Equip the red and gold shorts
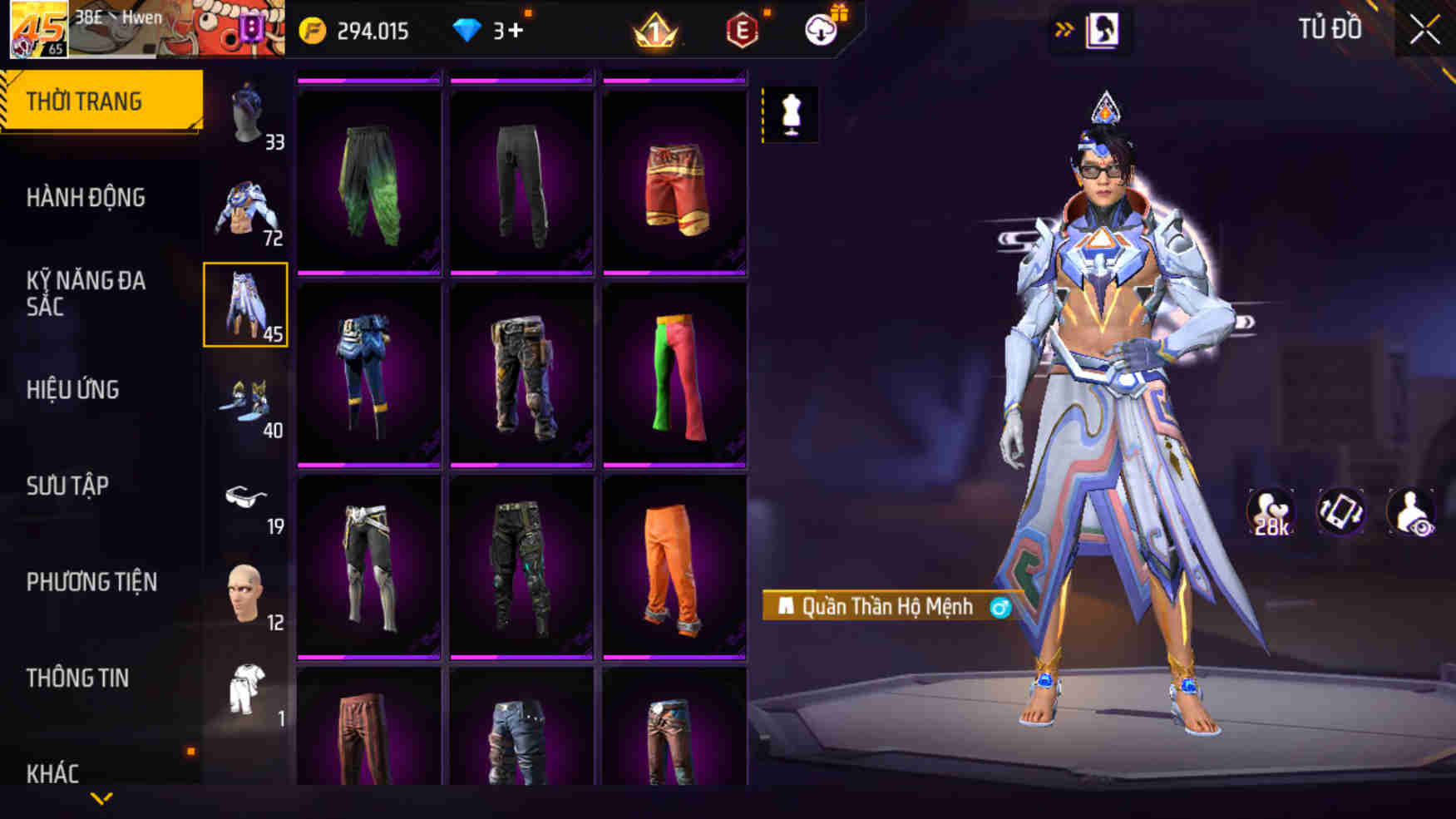The height and width of the screenshot is (819, 1456). pos(674,181)
